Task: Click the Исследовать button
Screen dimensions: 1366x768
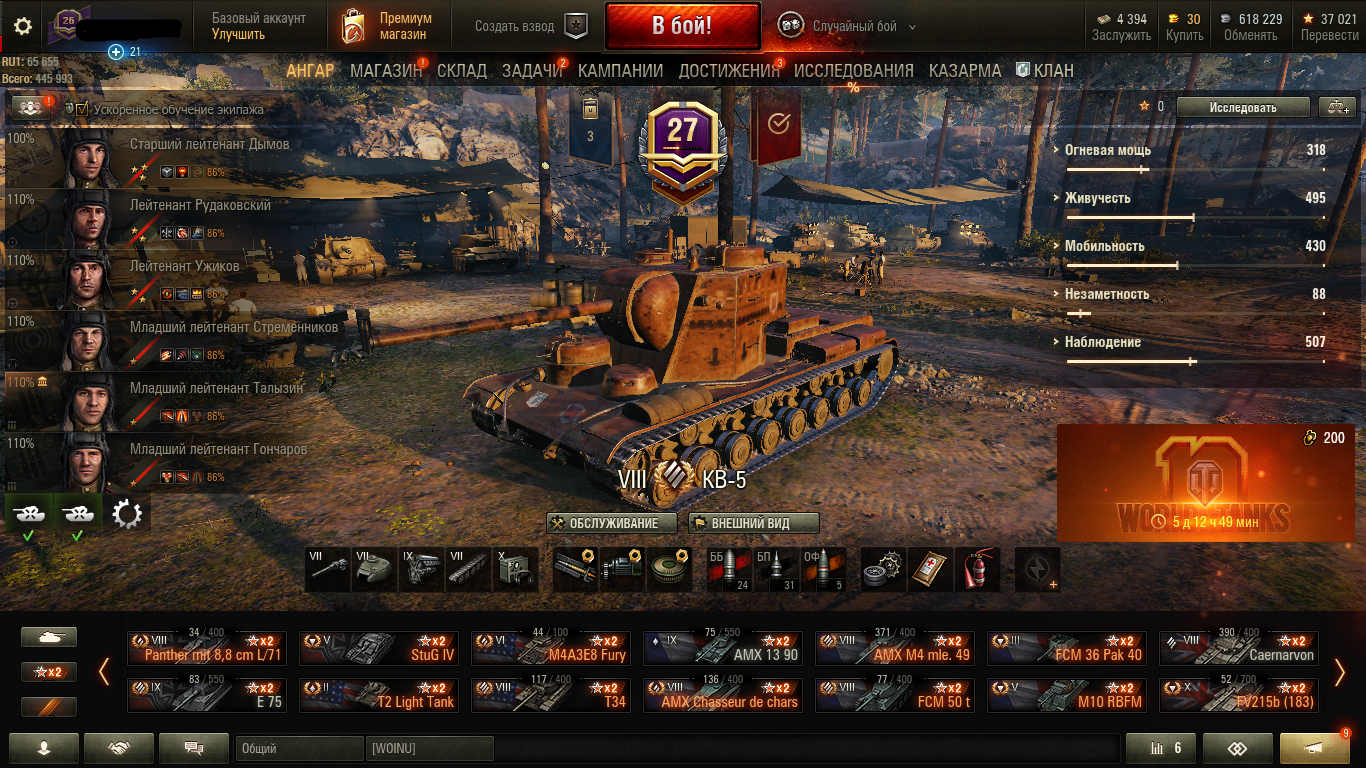Action: 1242,107
